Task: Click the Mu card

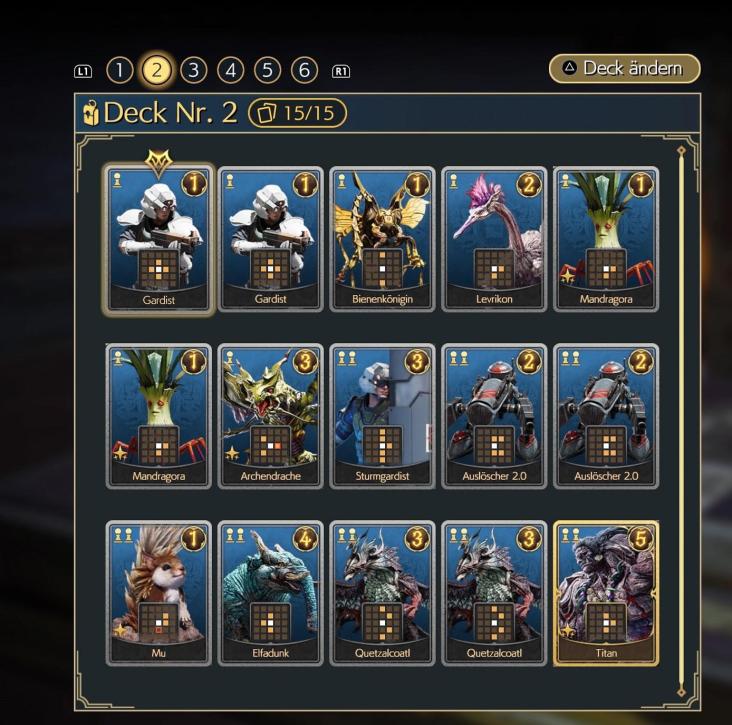Action: click(158, 592)
